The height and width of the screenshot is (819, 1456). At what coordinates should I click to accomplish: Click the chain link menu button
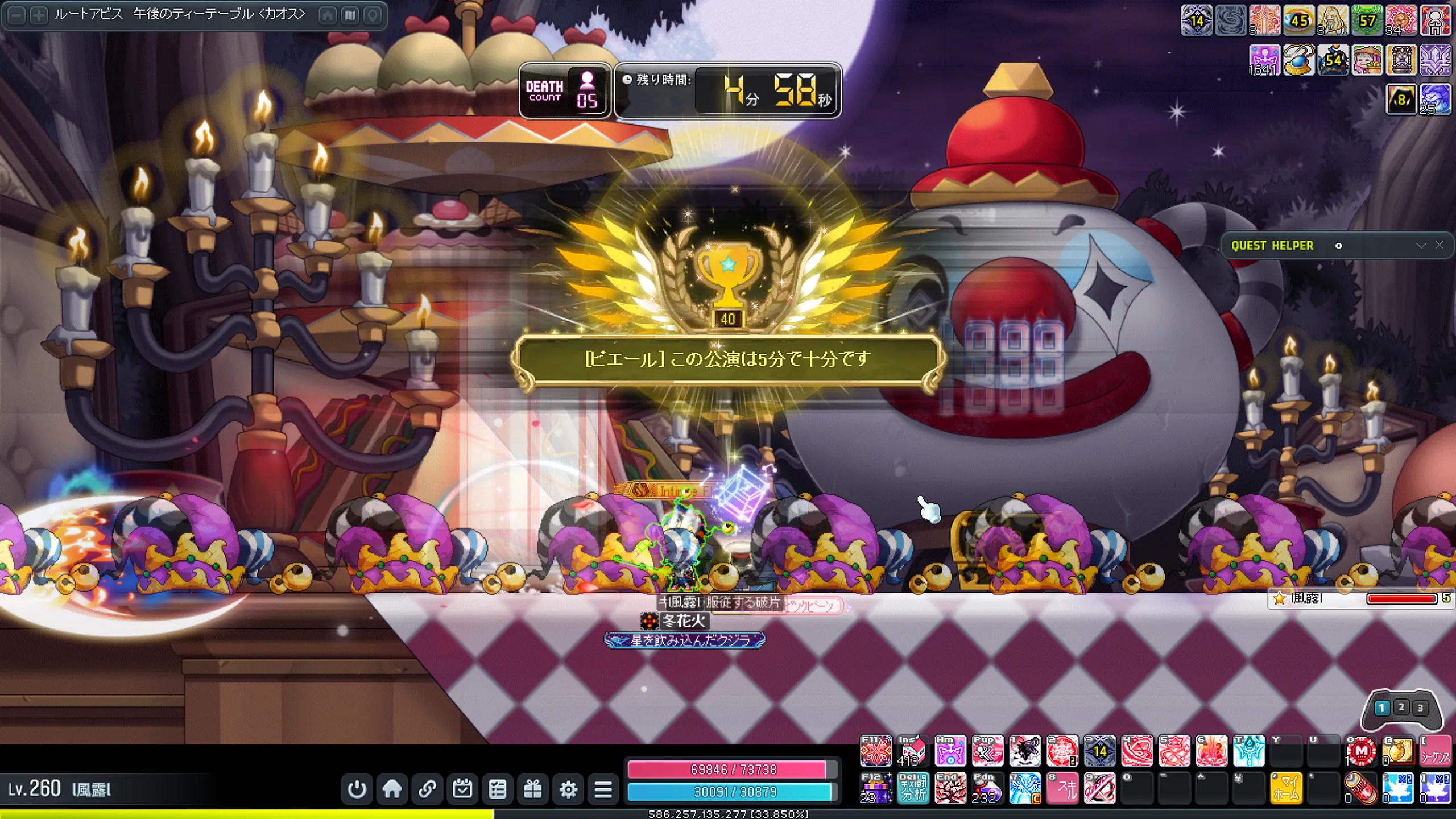427,789
